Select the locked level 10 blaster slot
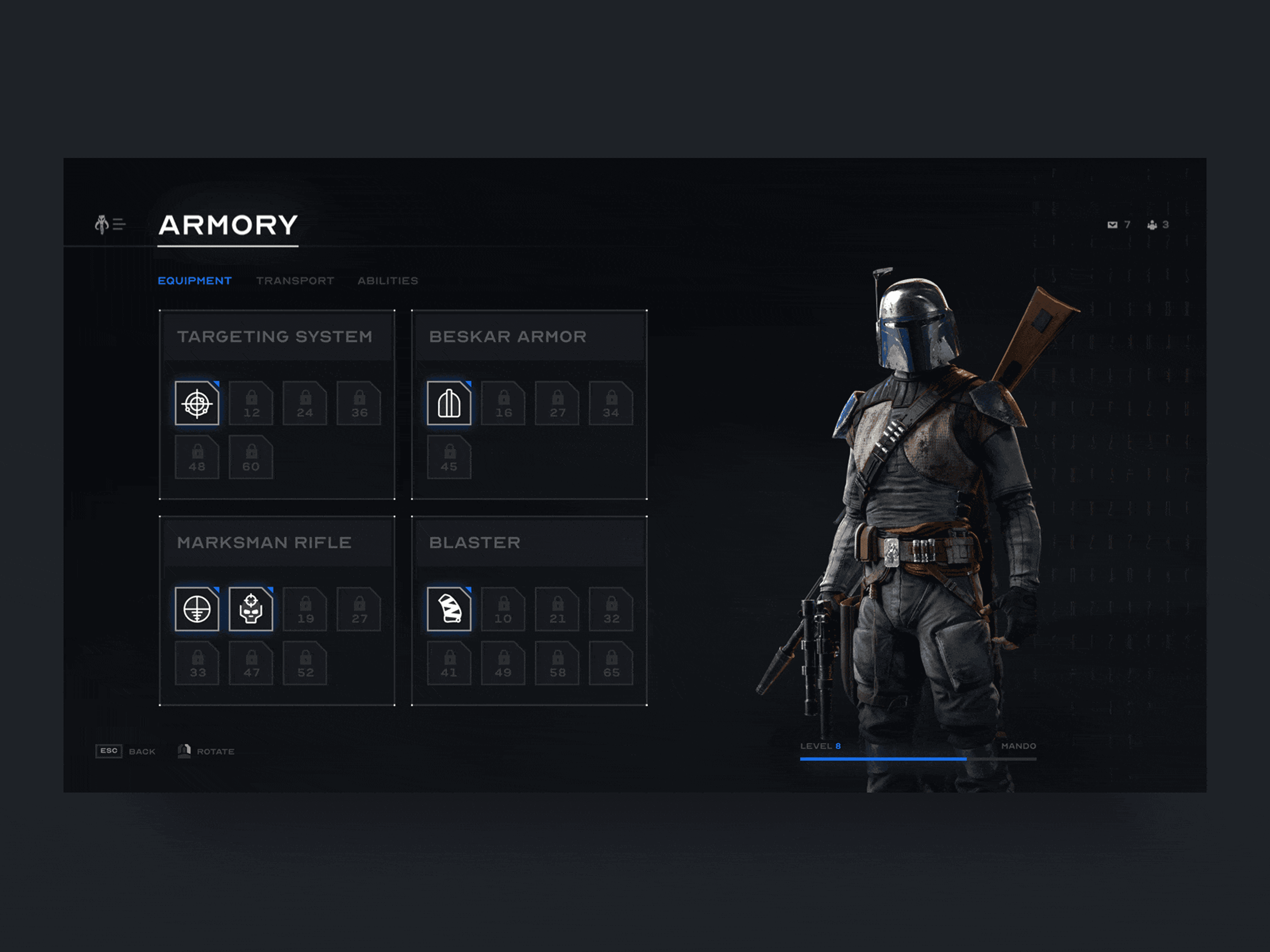 tap(503, 609)
